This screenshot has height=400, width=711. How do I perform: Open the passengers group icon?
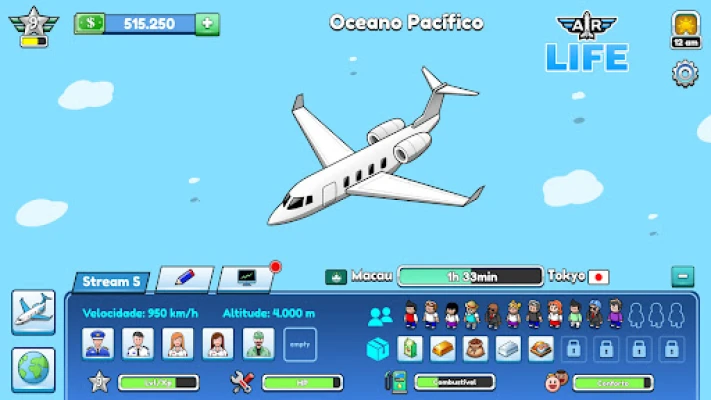[x=380, y=316]
